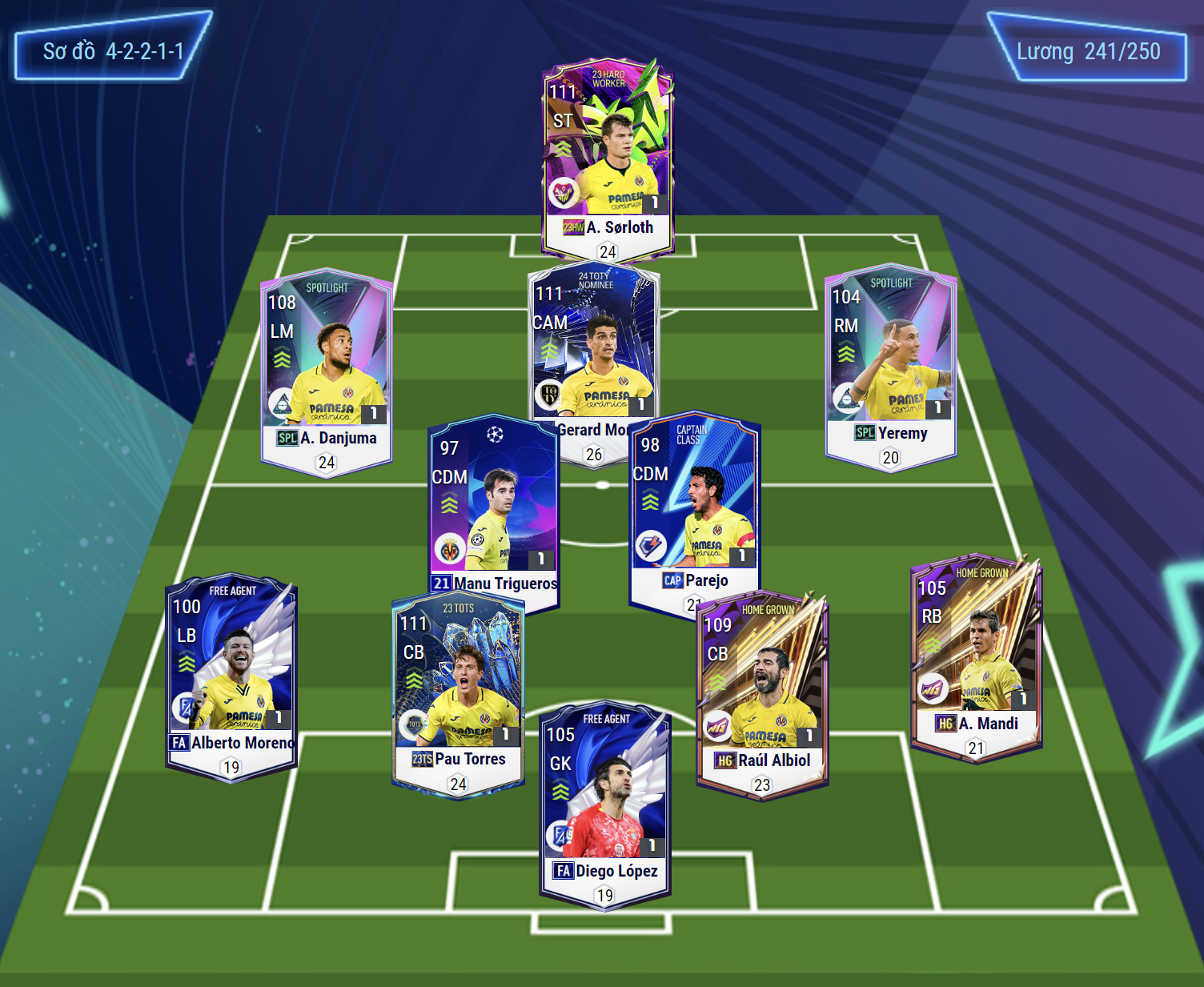Click the salary 241/250 panel
The width and height of the screenshot is (1204, 987).
1088,51
